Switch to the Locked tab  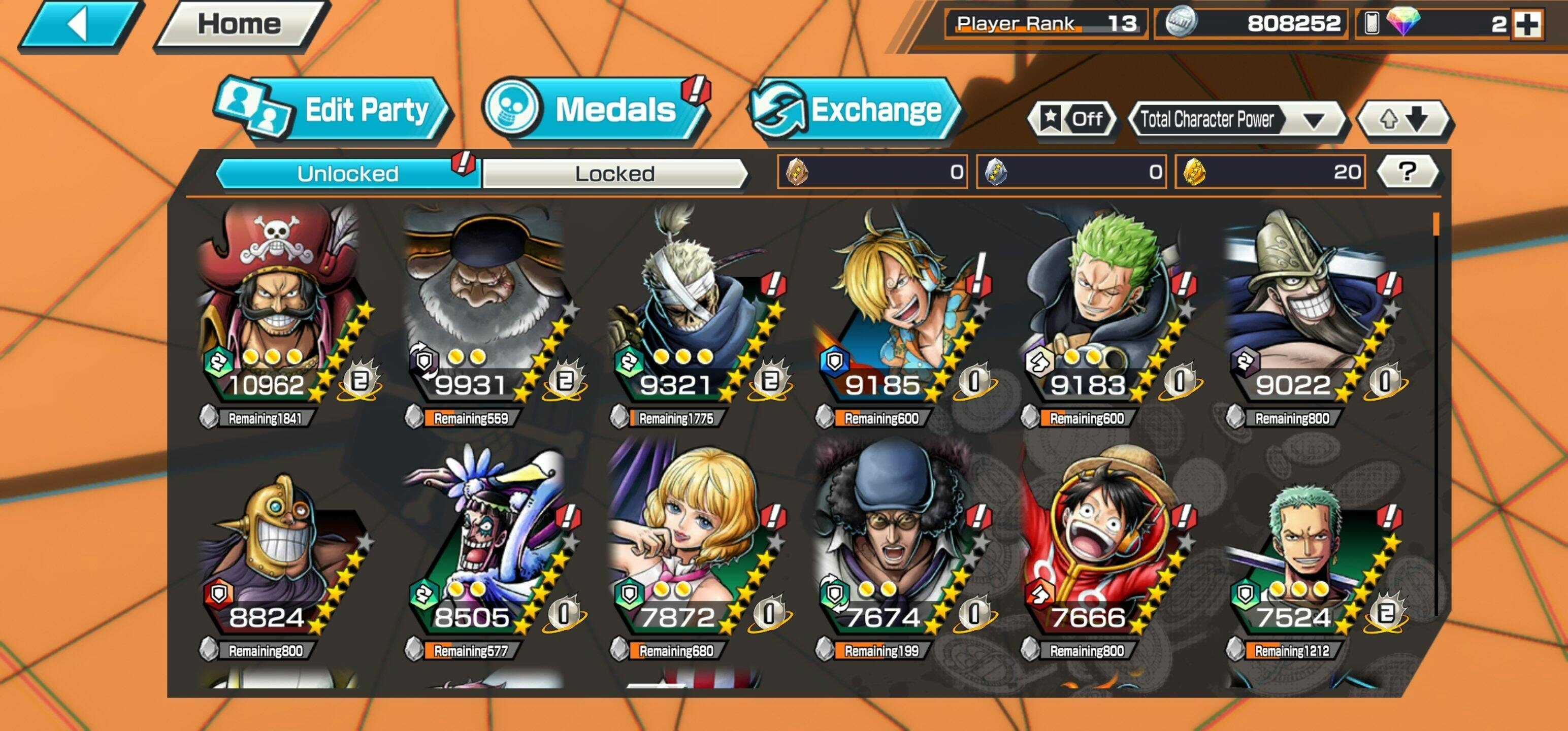pyautogui.click(x=615, y=174)
